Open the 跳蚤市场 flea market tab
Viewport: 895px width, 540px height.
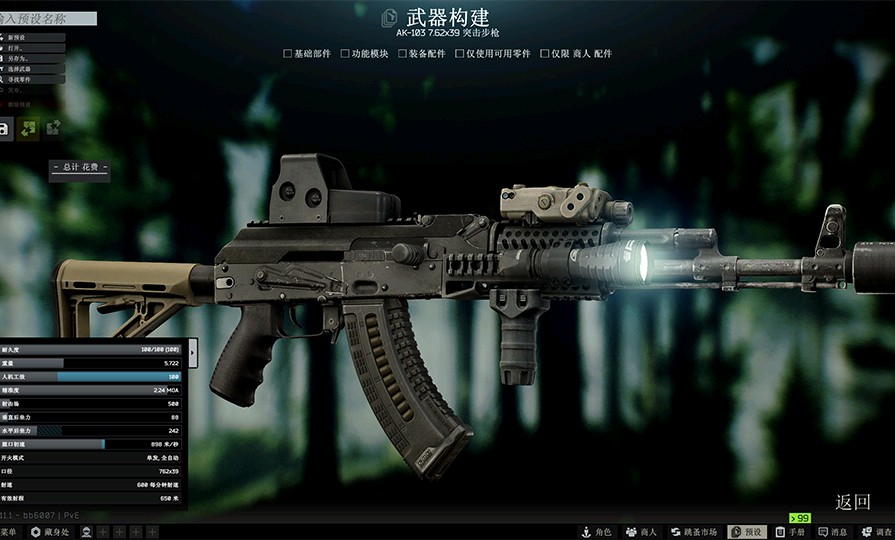(693, 532)
